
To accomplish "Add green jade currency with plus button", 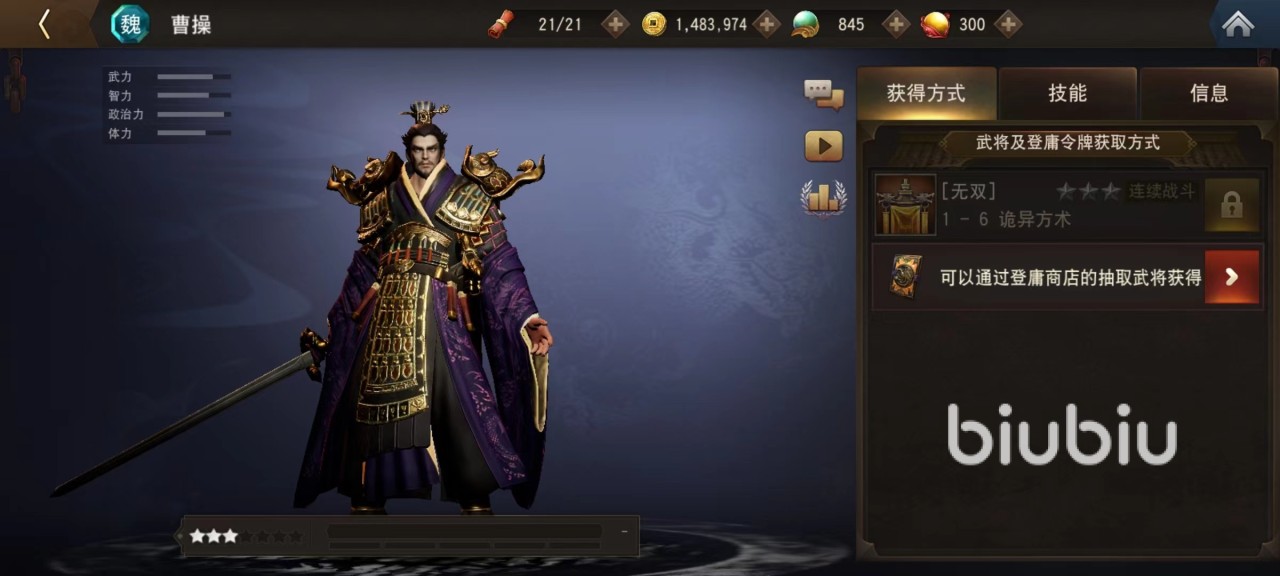I will pos(896,24).
